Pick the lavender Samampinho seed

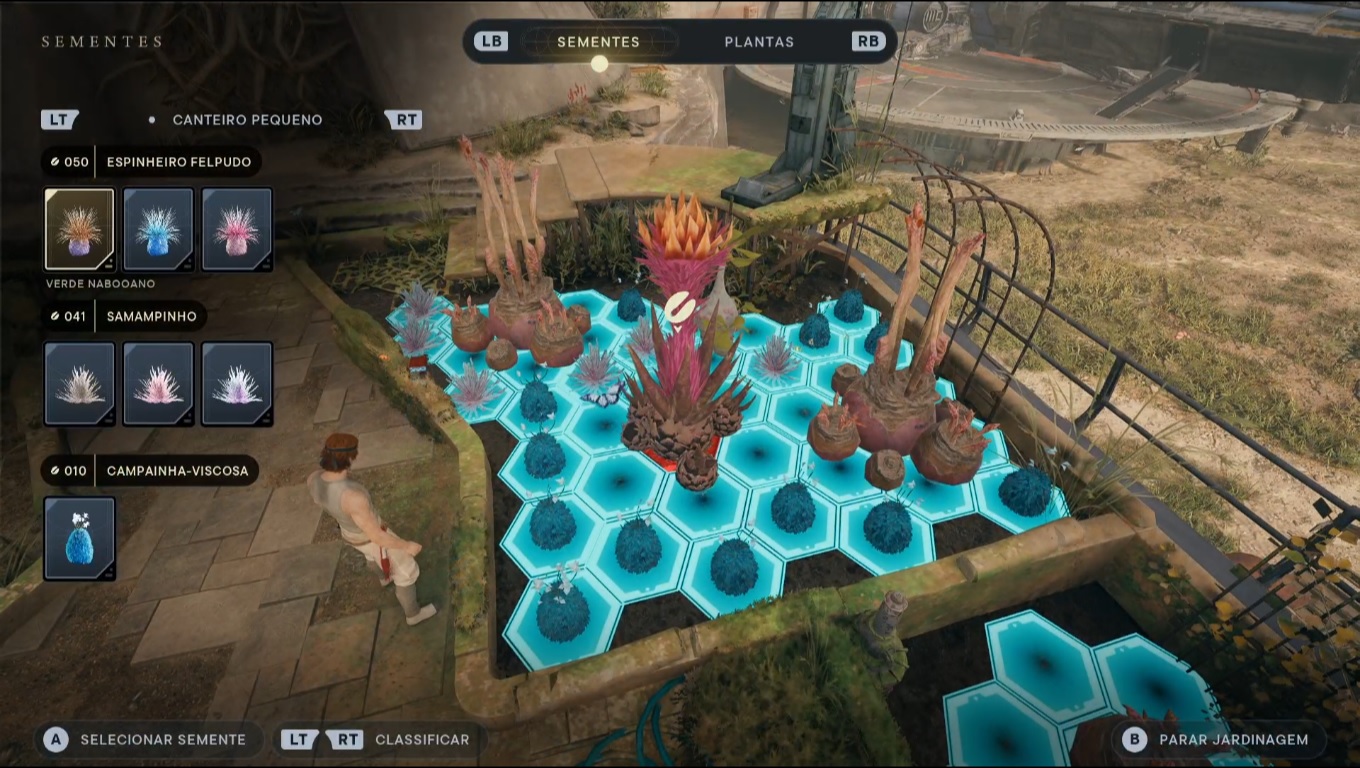(x=237, y=384)
